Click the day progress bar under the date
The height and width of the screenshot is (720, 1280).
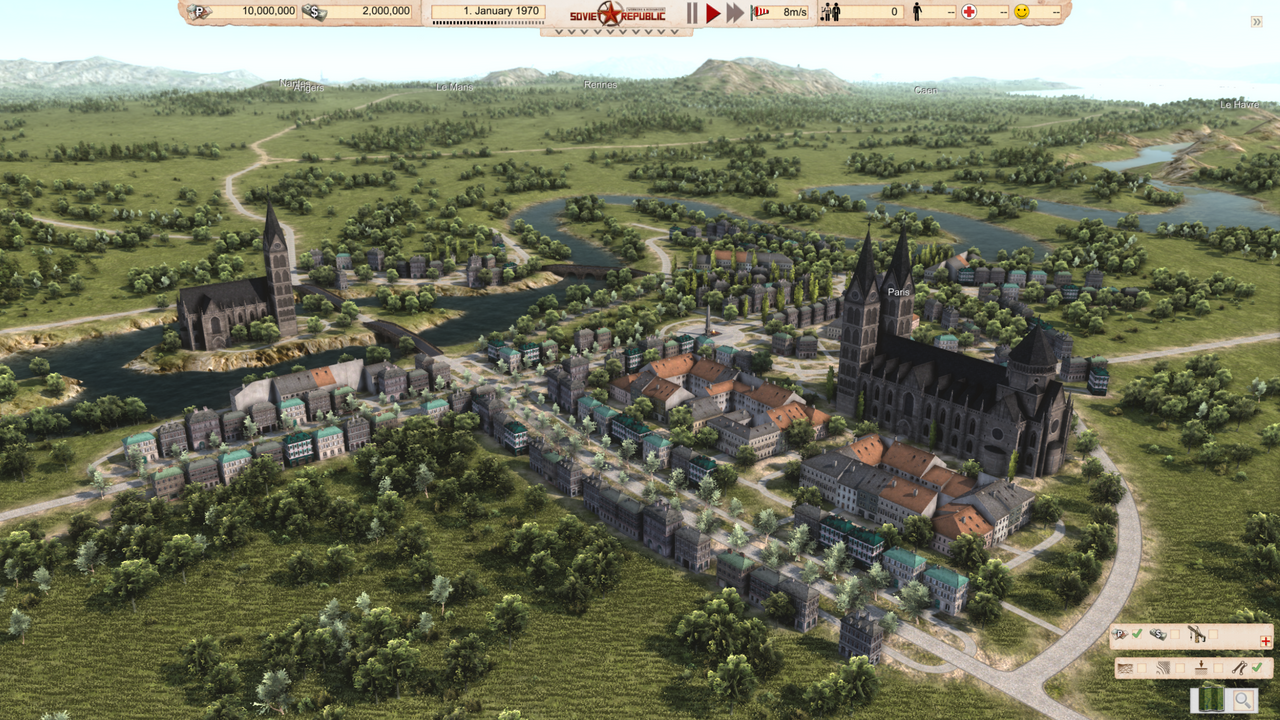[488, 22]
